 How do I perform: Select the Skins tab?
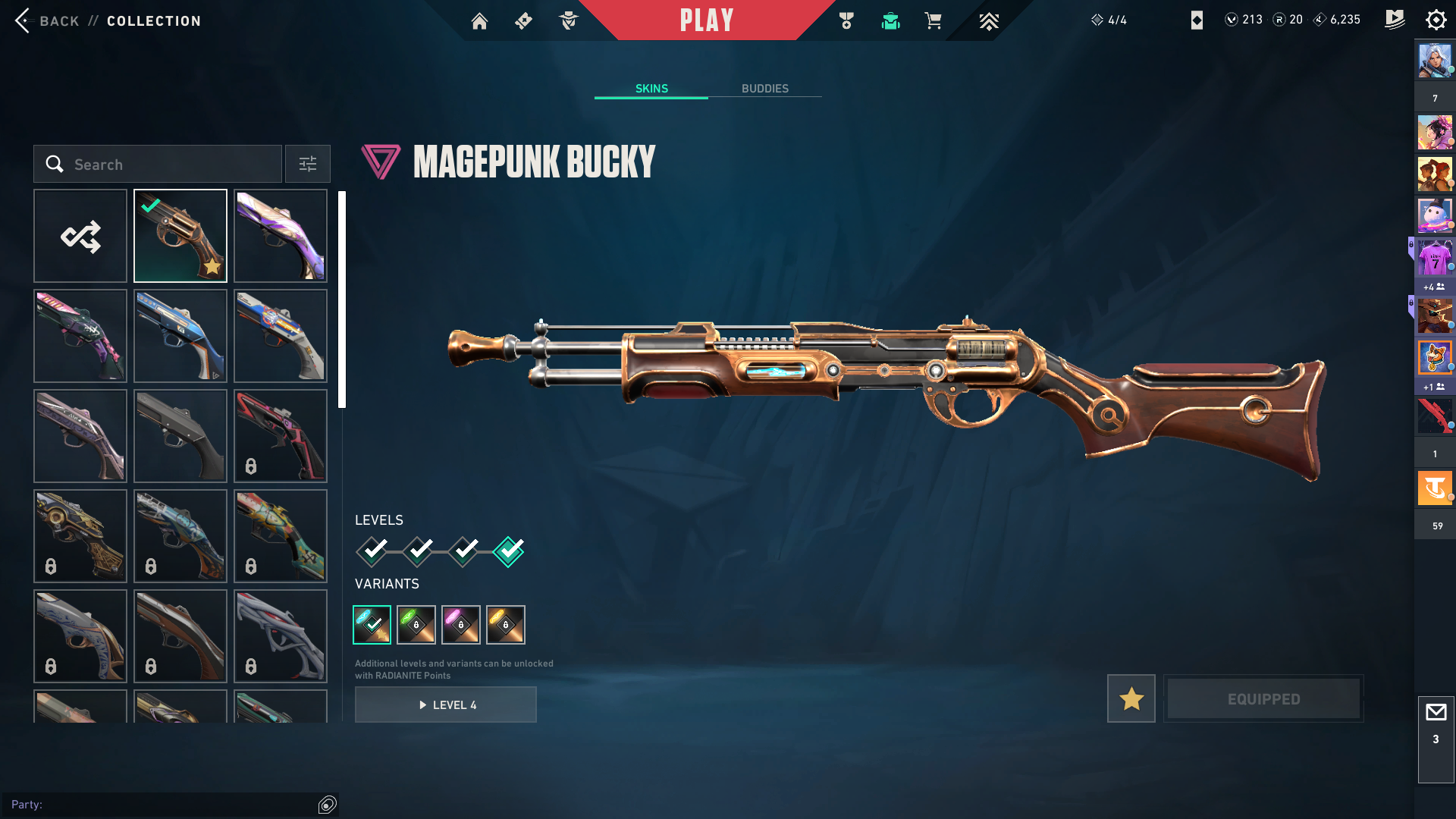point(651,89)
